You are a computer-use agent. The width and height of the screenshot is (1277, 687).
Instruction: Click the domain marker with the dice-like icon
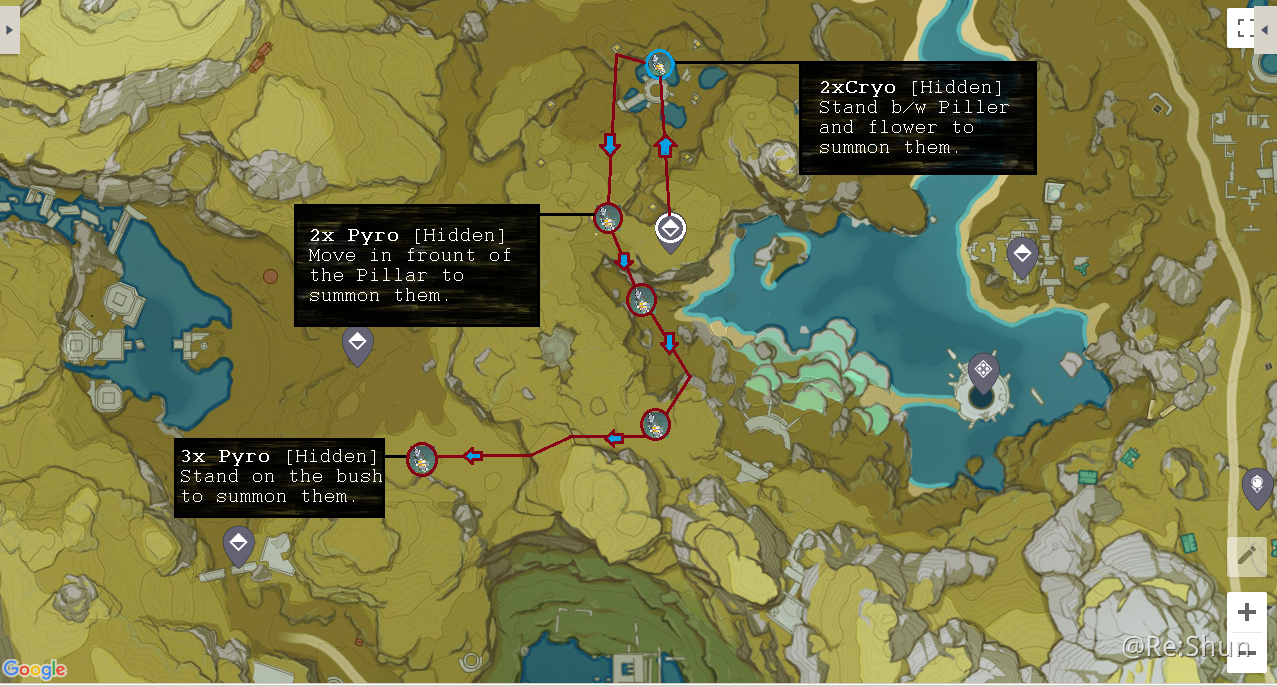pyautogui.click(x=983, y=370)
